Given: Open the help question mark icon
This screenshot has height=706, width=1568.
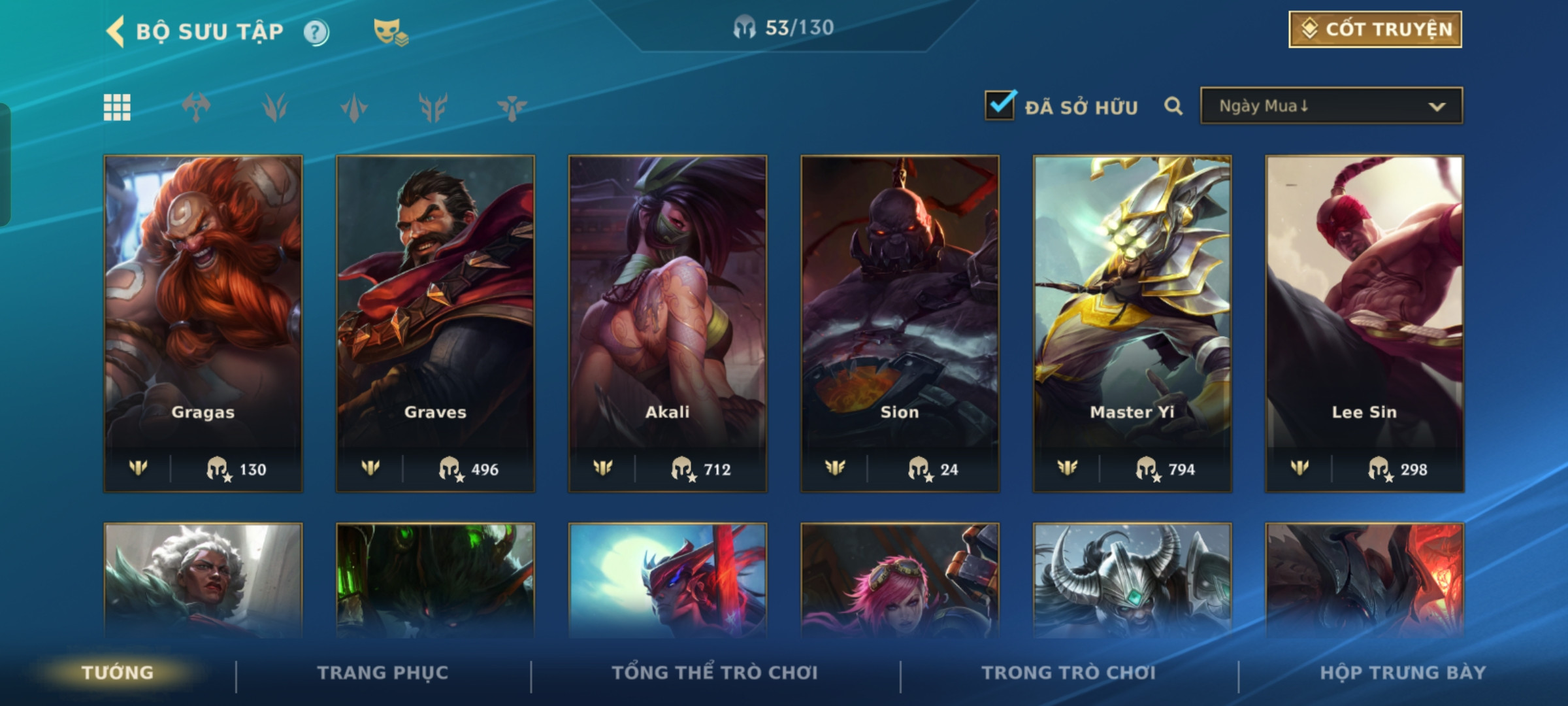Looking at the screenshot, I should pos(316,32).
